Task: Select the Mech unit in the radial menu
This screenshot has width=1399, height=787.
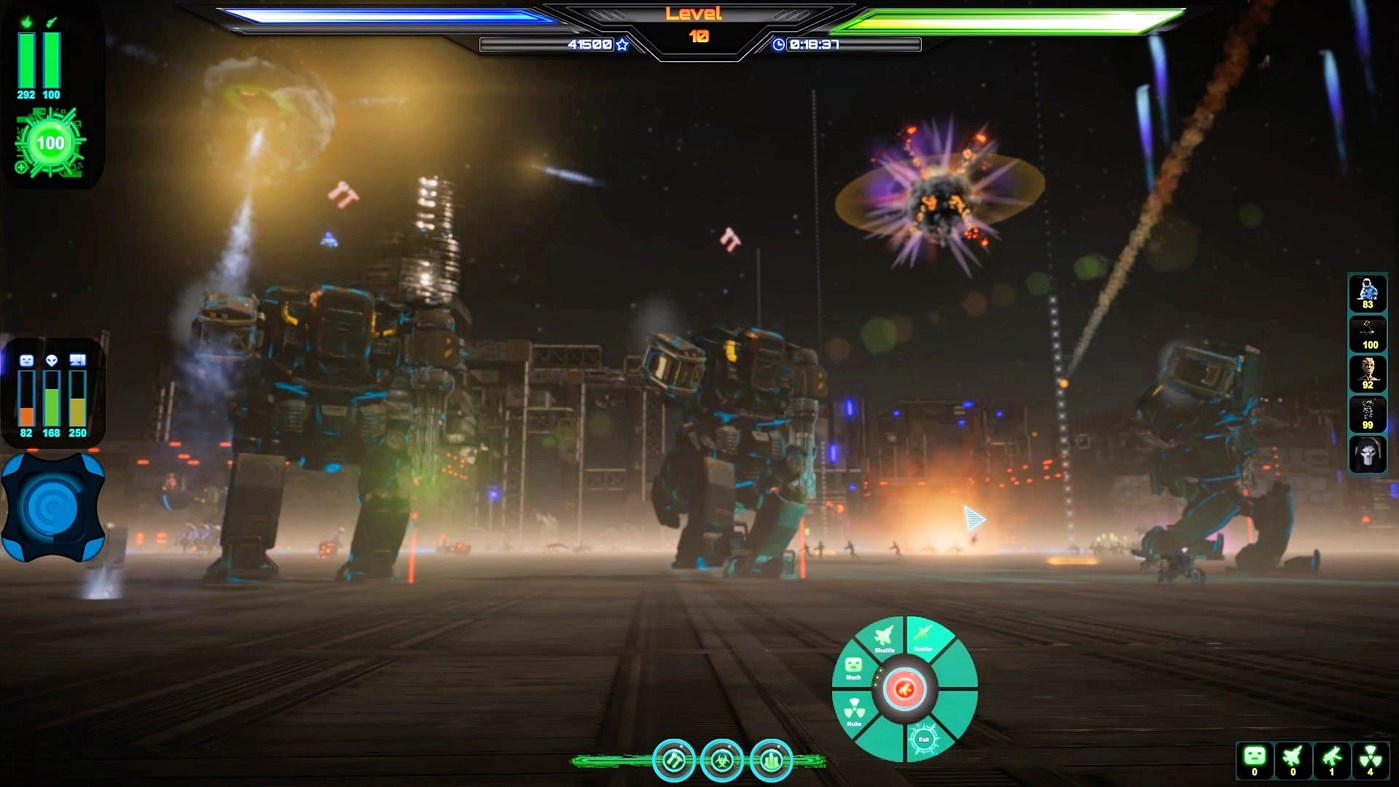Action: point(853,668)
